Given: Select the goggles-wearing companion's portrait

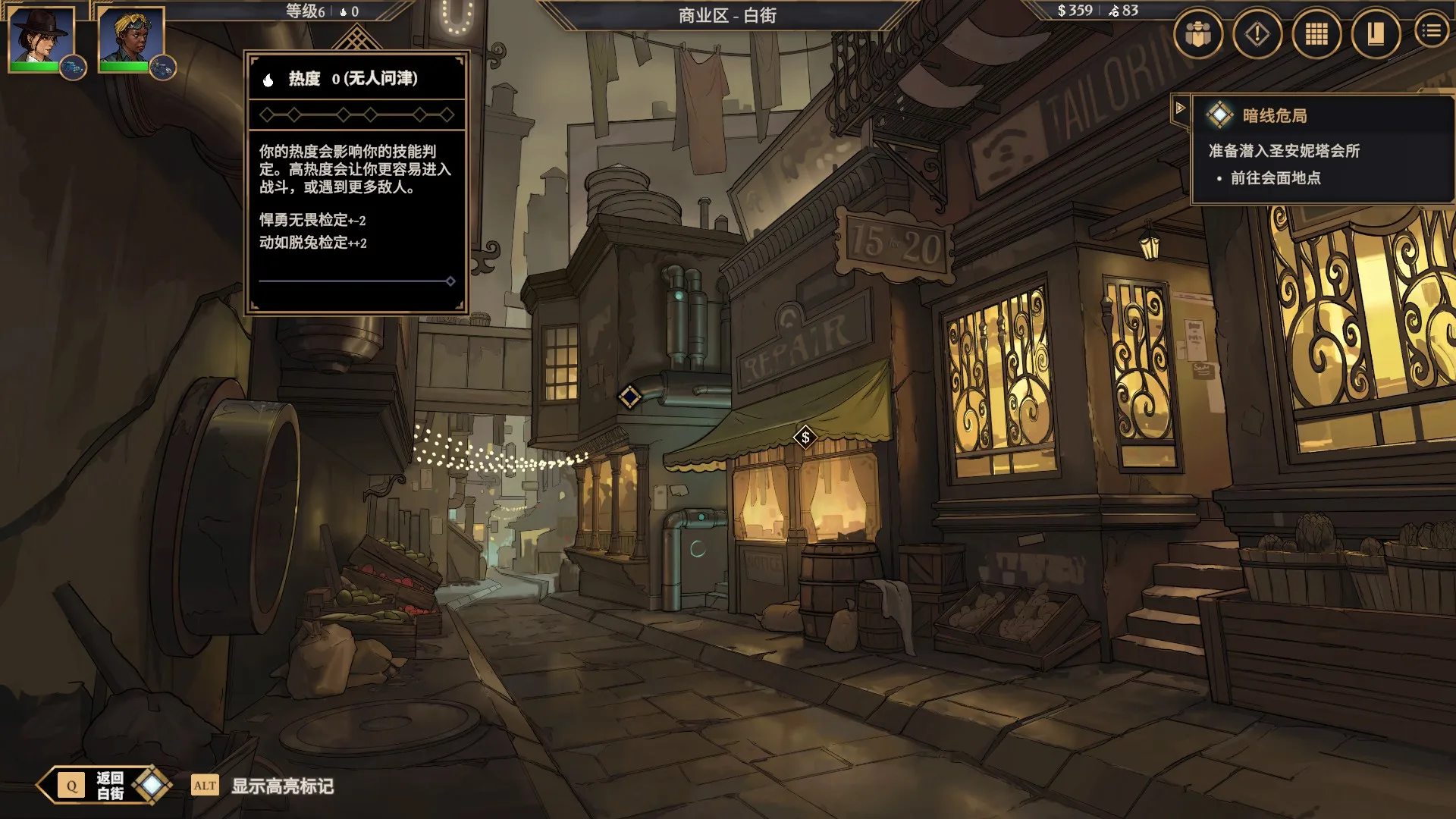Looking at the screenshot, I should (130, 36).
